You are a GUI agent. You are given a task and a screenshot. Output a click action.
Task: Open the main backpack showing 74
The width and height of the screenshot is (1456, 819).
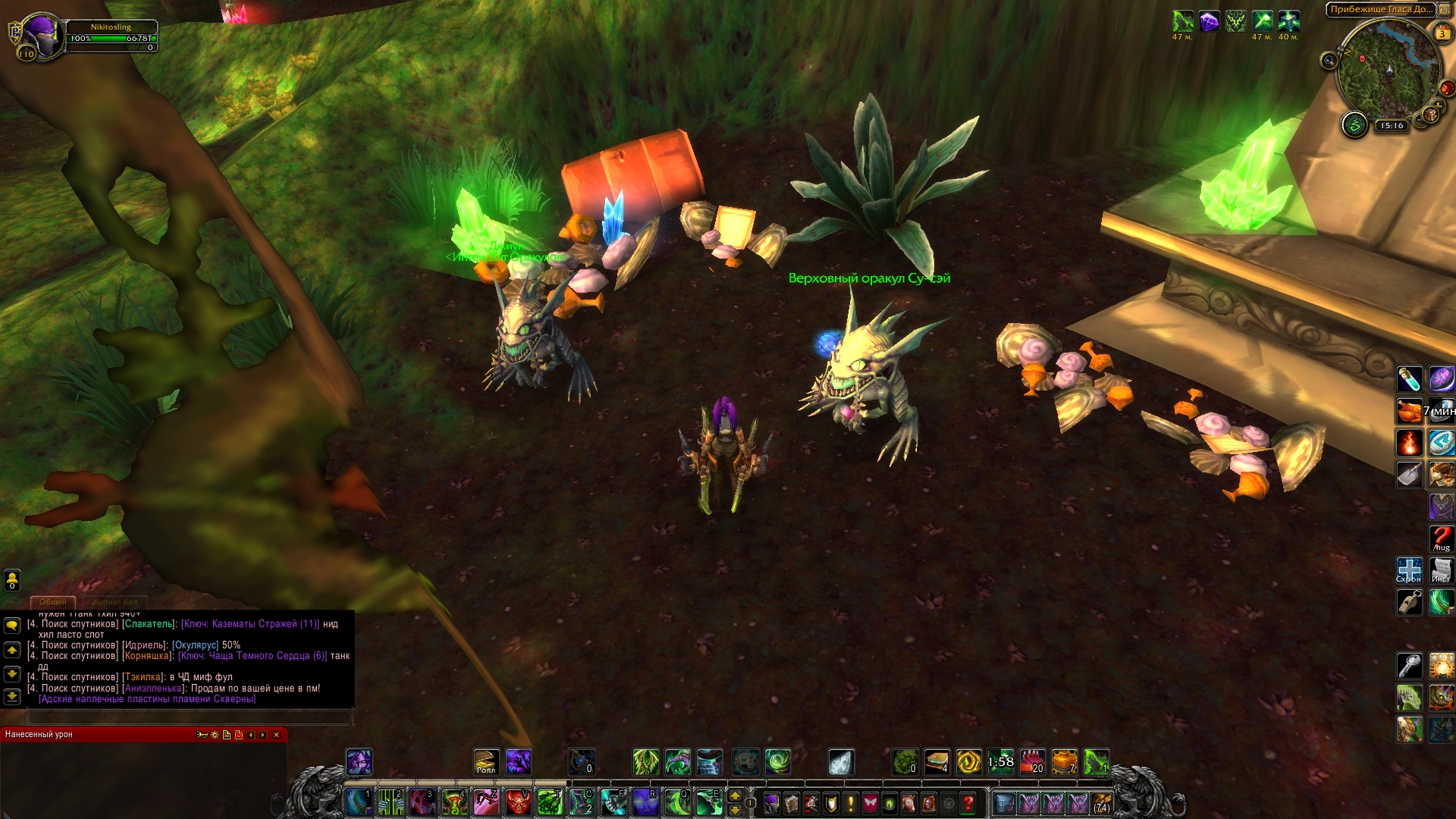1102,803
